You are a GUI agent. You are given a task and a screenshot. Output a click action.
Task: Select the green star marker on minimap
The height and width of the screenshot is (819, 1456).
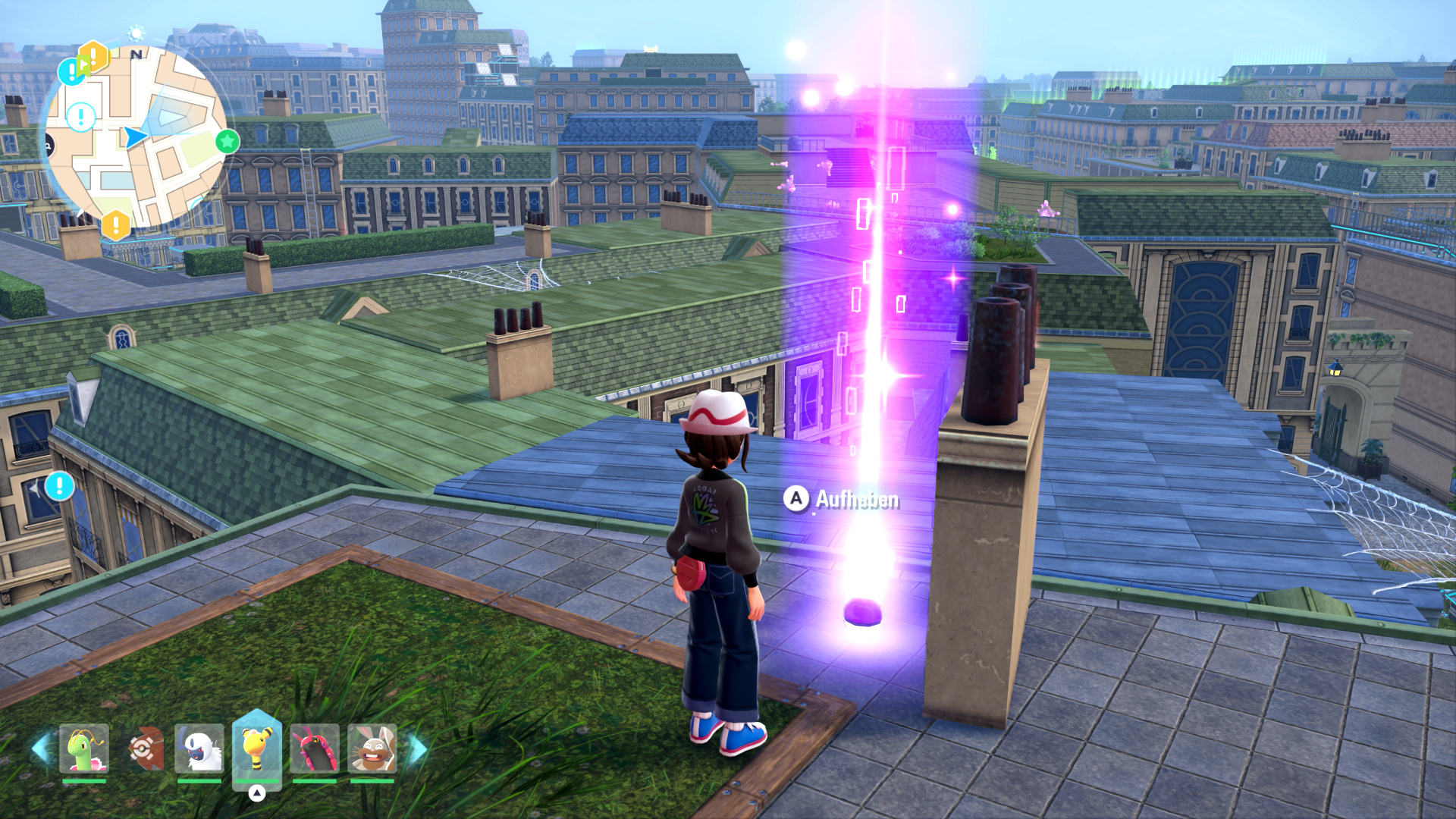[x=227, y=141]
